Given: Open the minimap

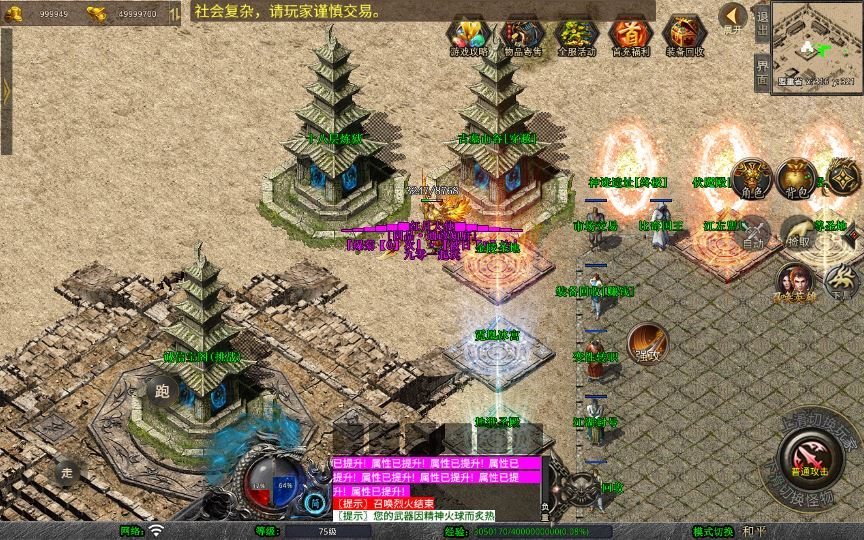Looking at the screenshot, I should [x=817, y=42].
